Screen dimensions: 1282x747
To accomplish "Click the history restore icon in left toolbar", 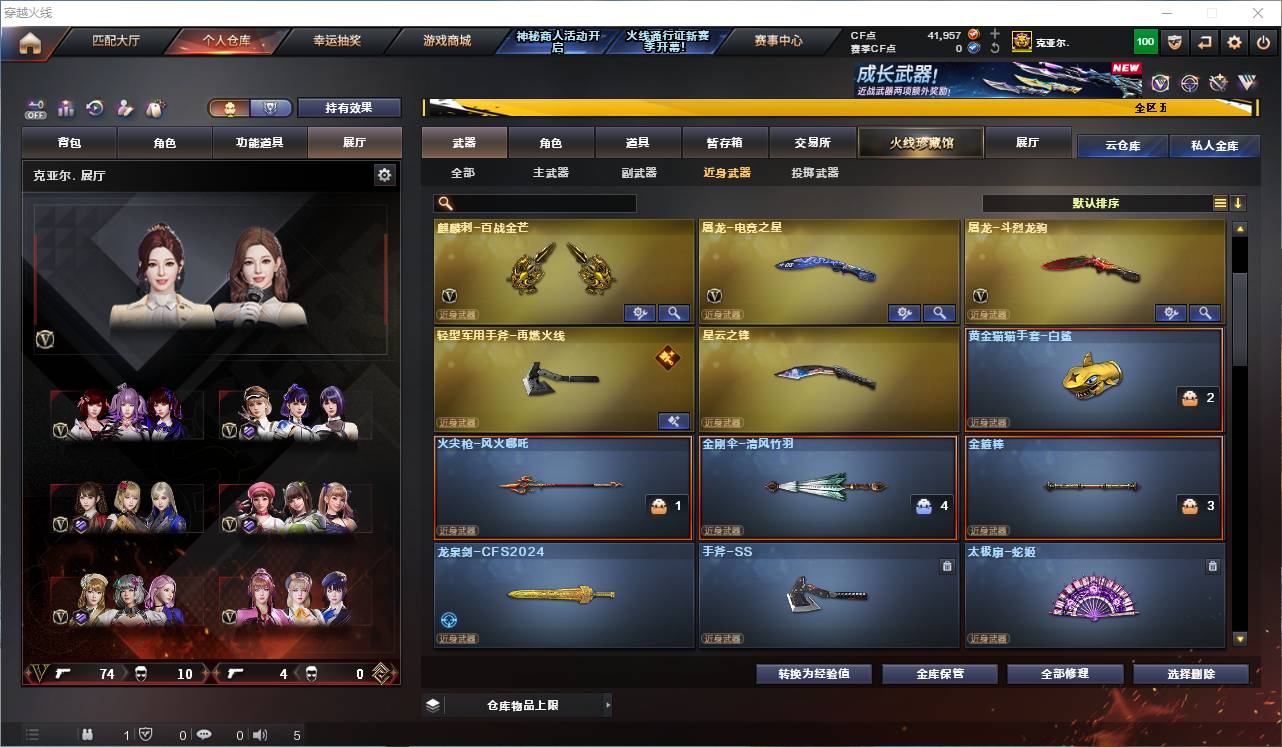I will click(94, 108).
